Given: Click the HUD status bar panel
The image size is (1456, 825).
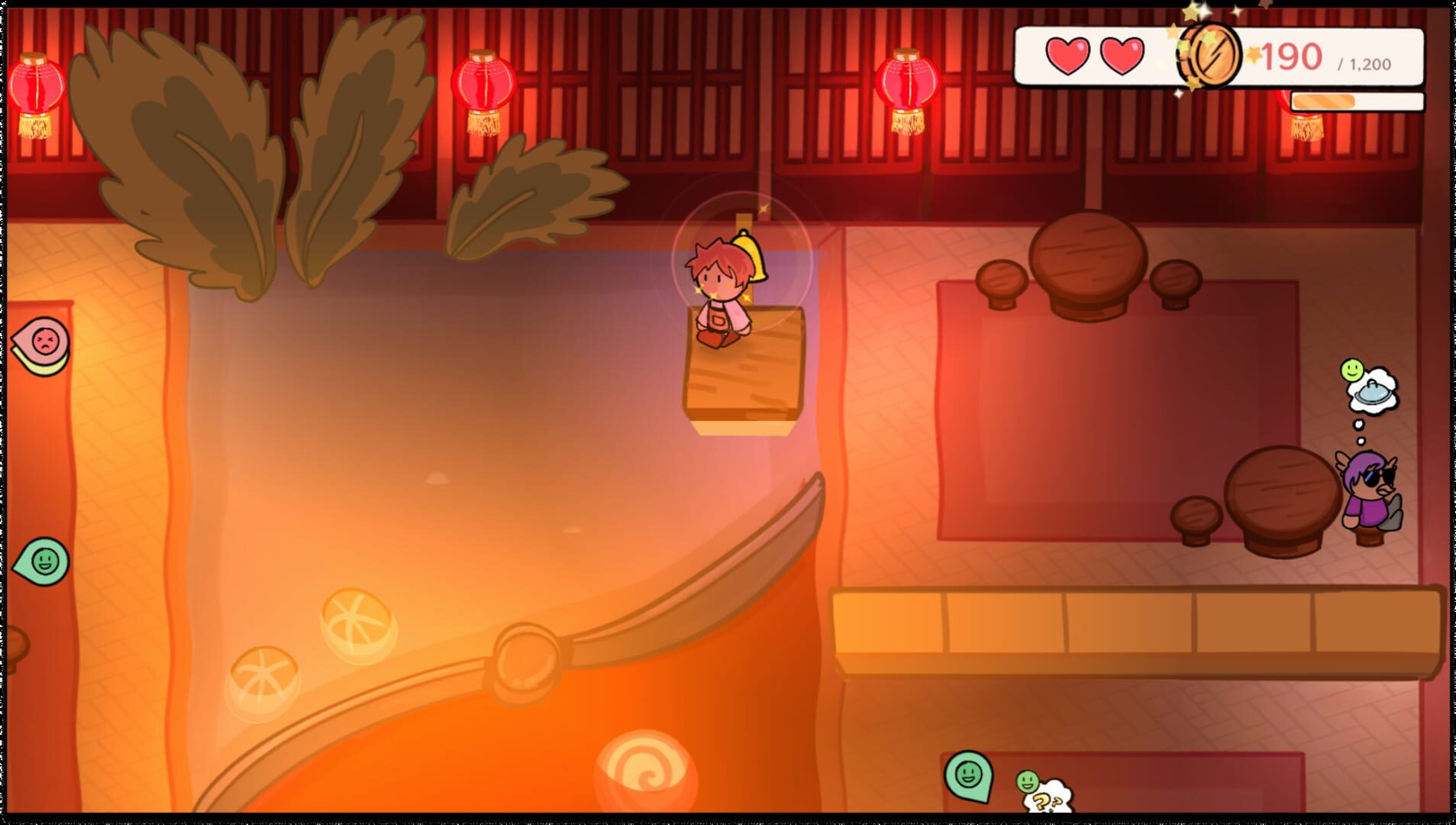Looking at the screenshot, I should point(1222,55).
